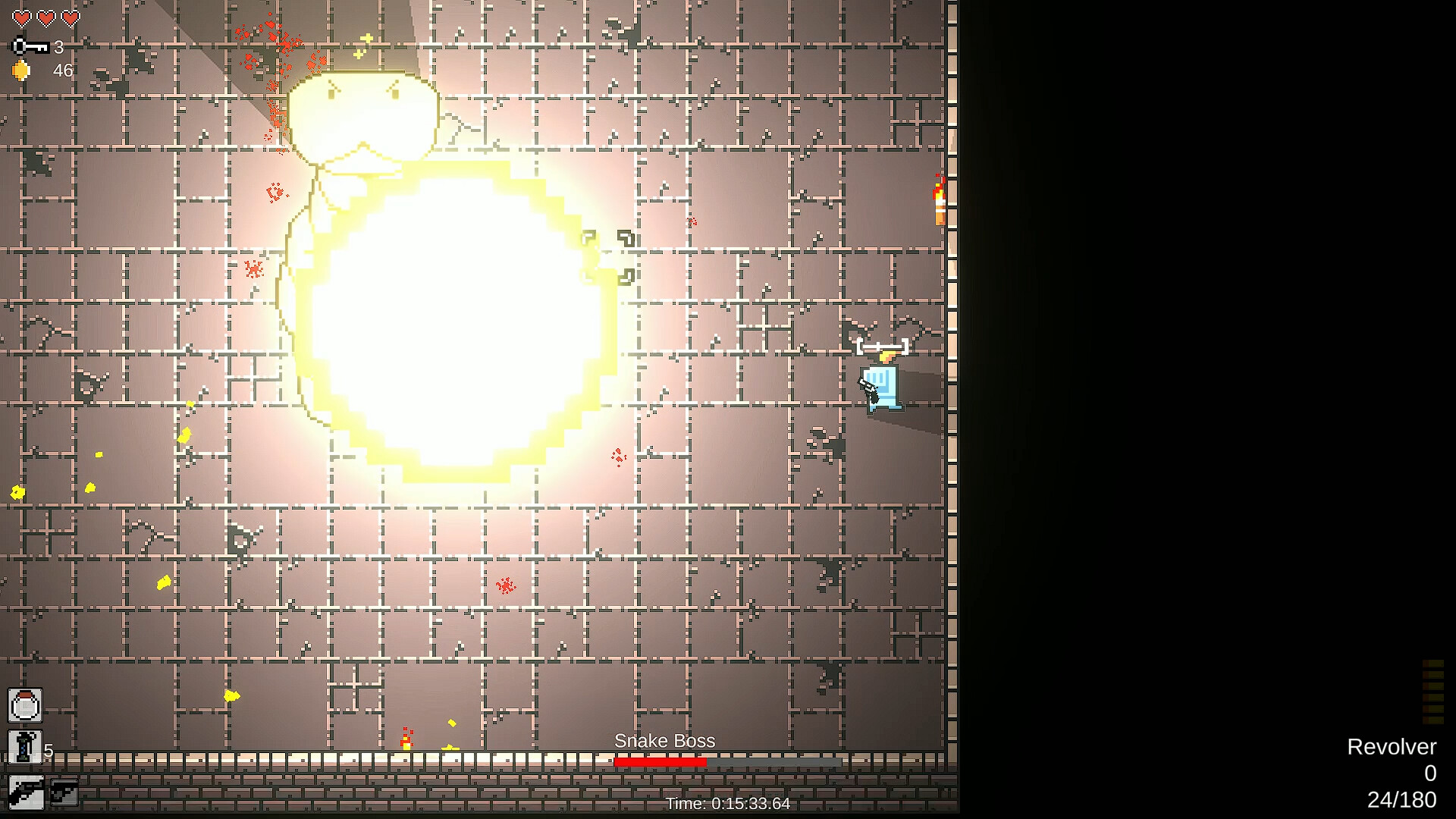Click the Snake Boss name label
The height and width of the screenshot is (819, 1456).
click(664, 741)
